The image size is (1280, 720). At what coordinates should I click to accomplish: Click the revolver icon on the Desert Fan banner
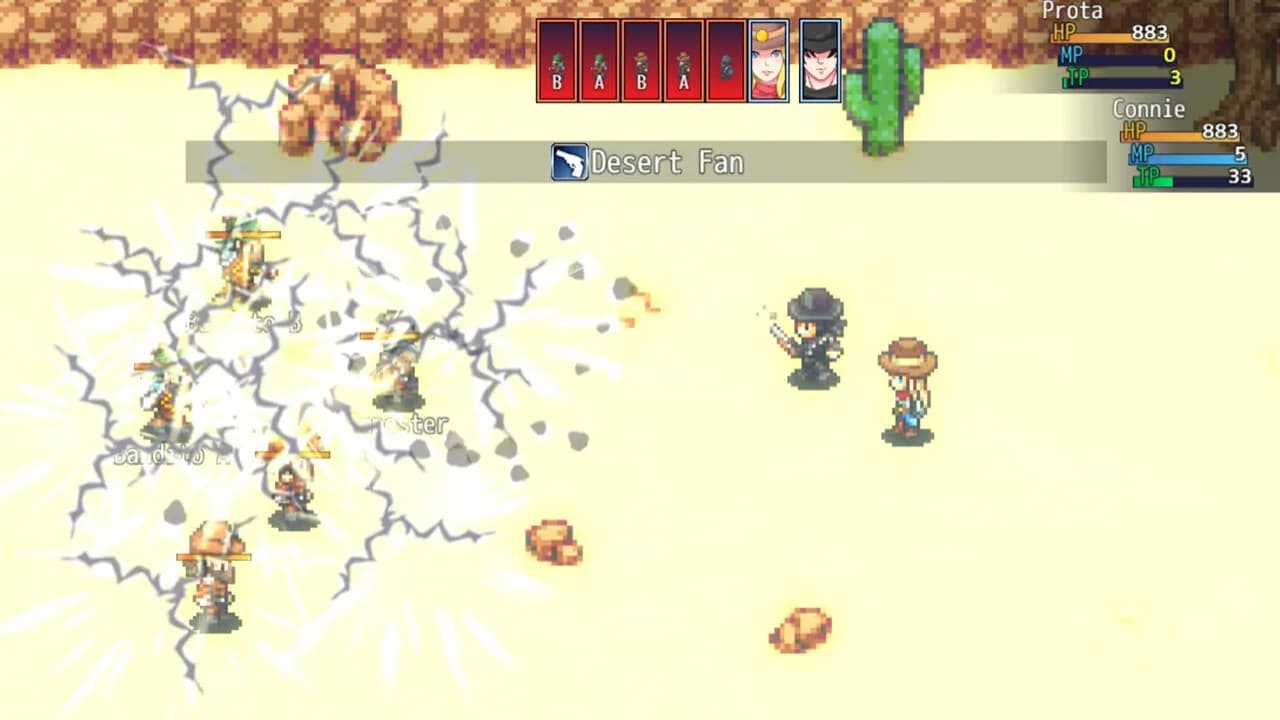coord(568,160)
